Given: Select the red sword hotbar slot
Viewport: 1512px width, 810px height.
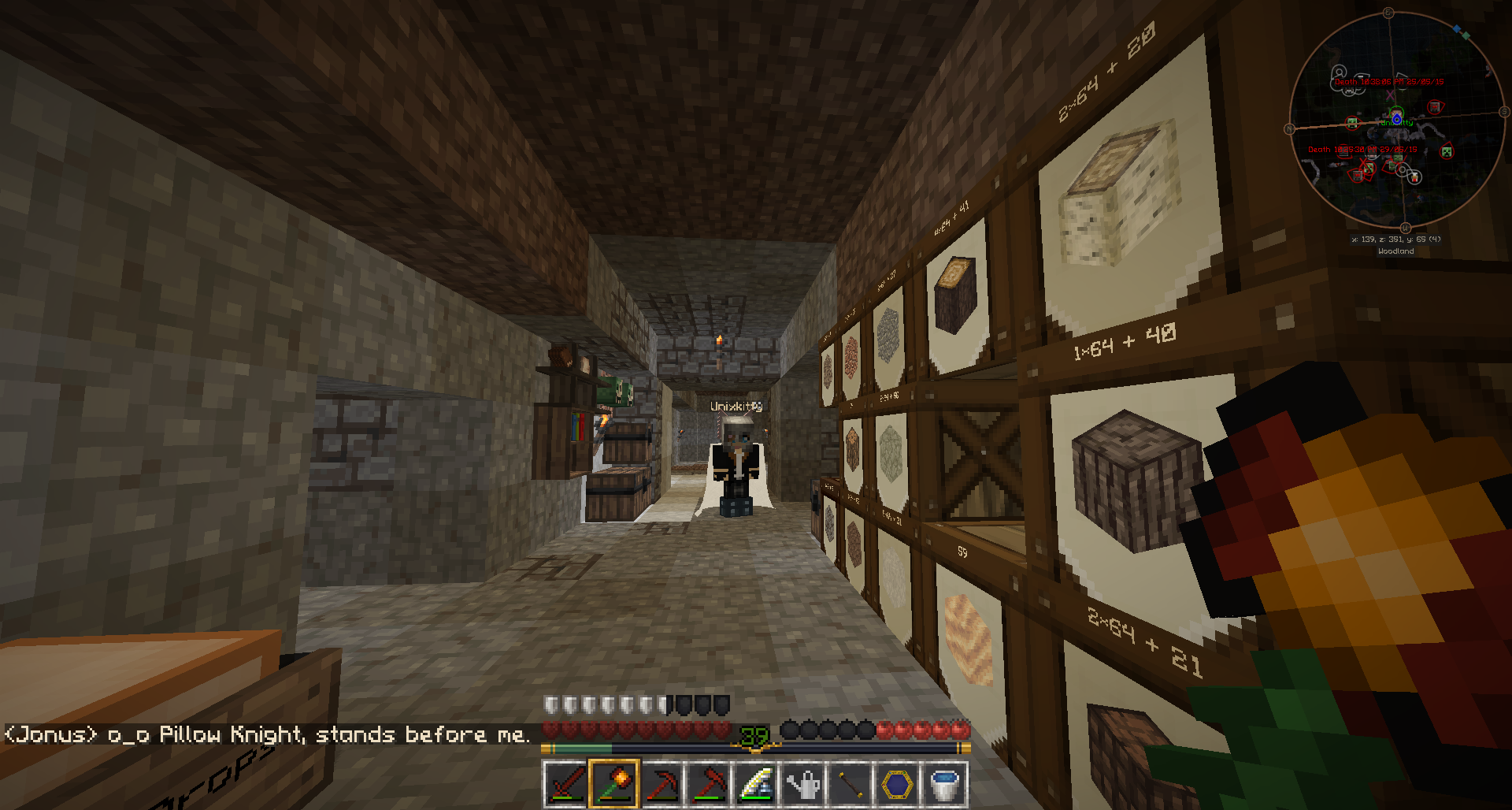Looking at the screenshot, I should pos(565,784).
